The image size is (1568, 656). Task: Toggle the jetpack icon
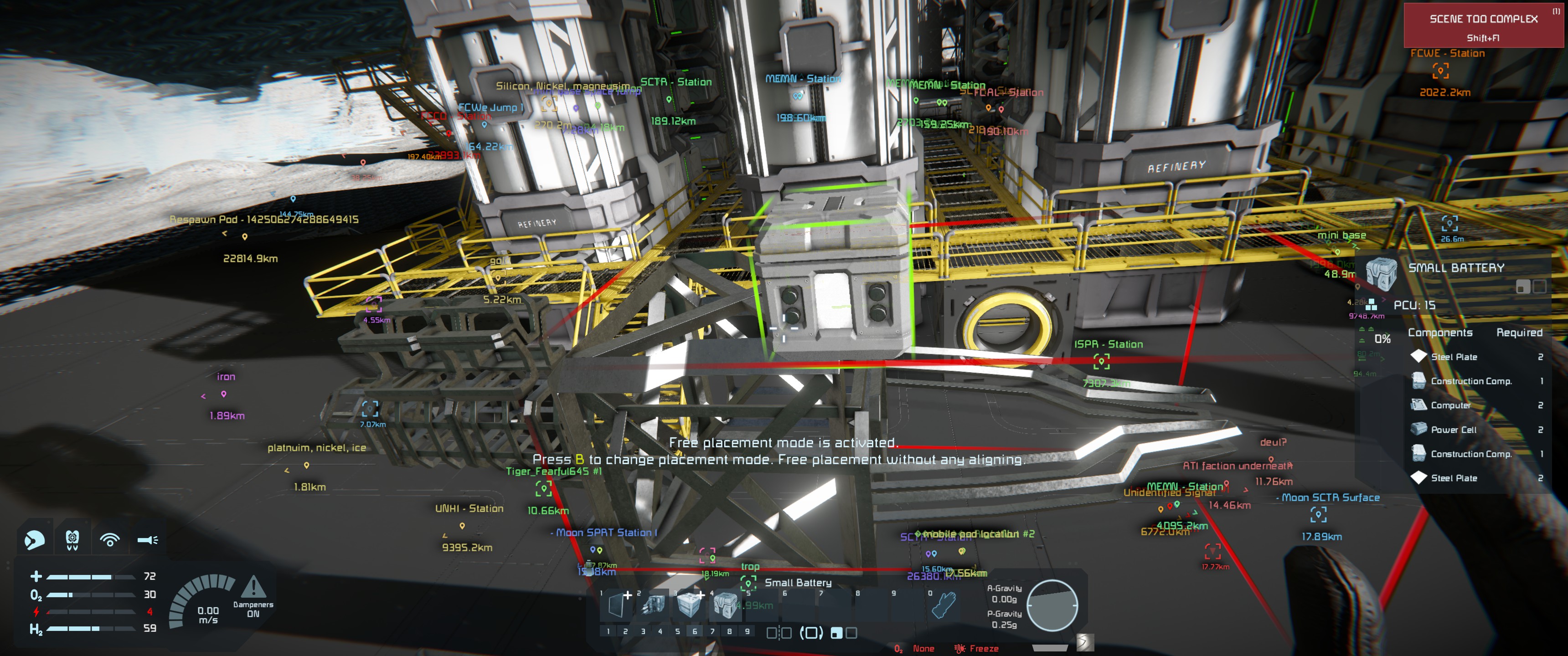34,539
